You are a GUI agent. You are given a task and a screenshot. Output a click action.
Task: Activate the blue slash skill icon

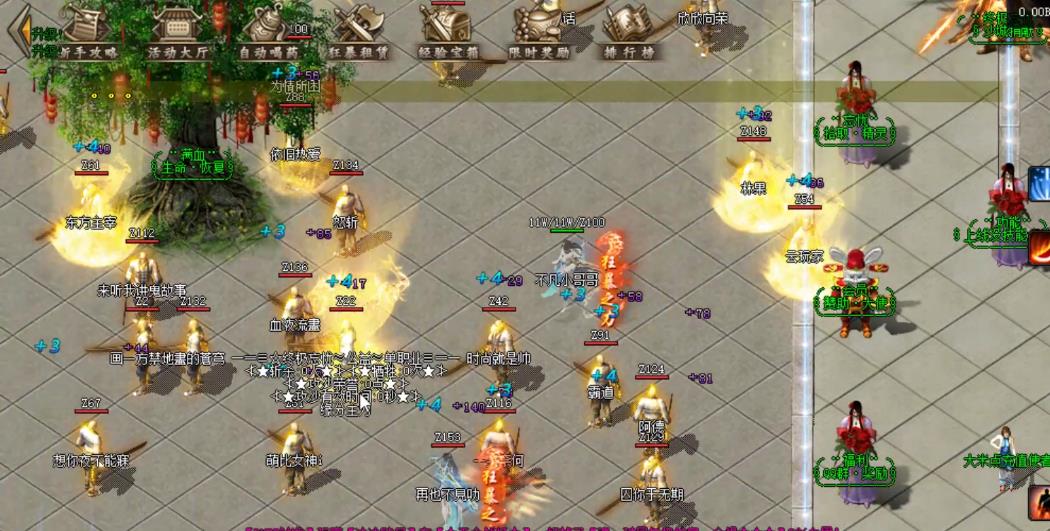[1039, 183]
